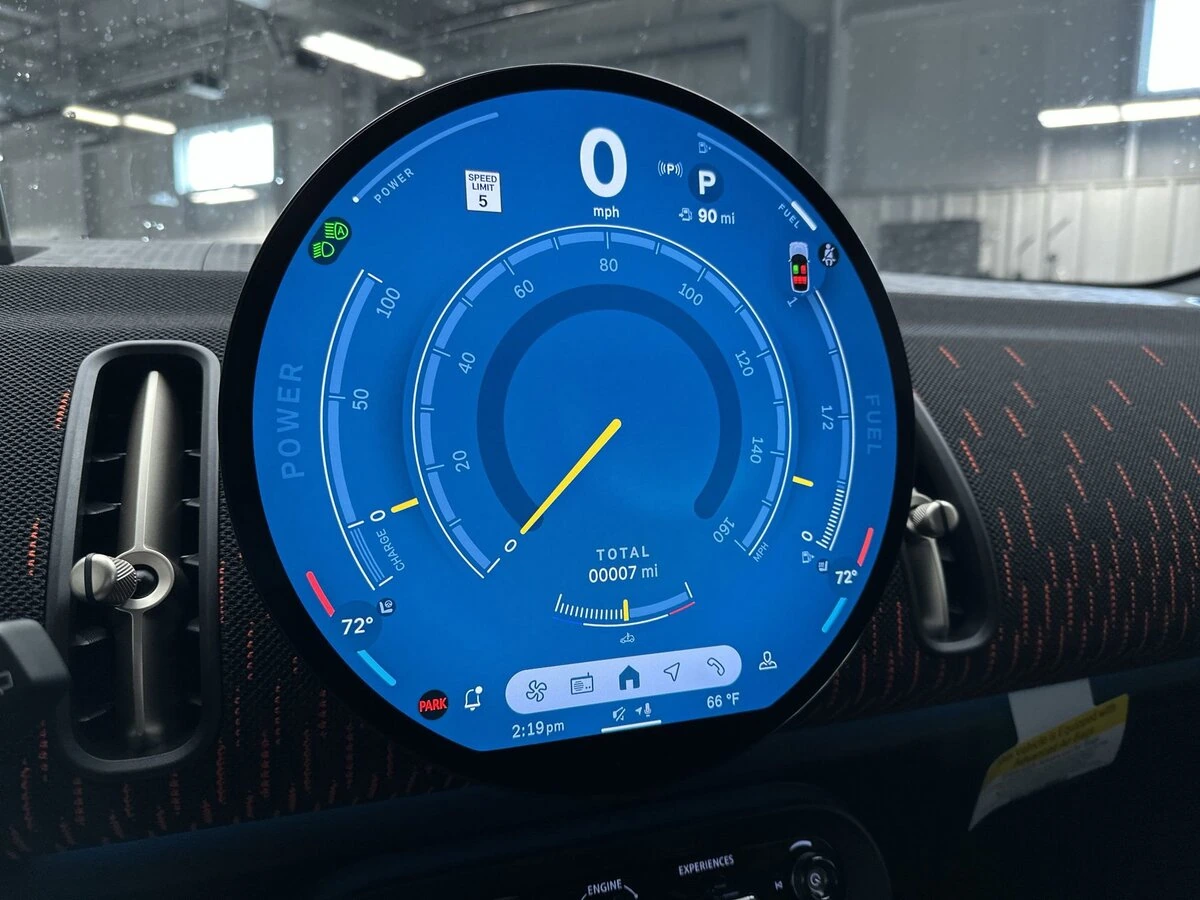The image size is (1200, 900).
Task: Open navigation with the arrow icon
Action: pos(672,672)
